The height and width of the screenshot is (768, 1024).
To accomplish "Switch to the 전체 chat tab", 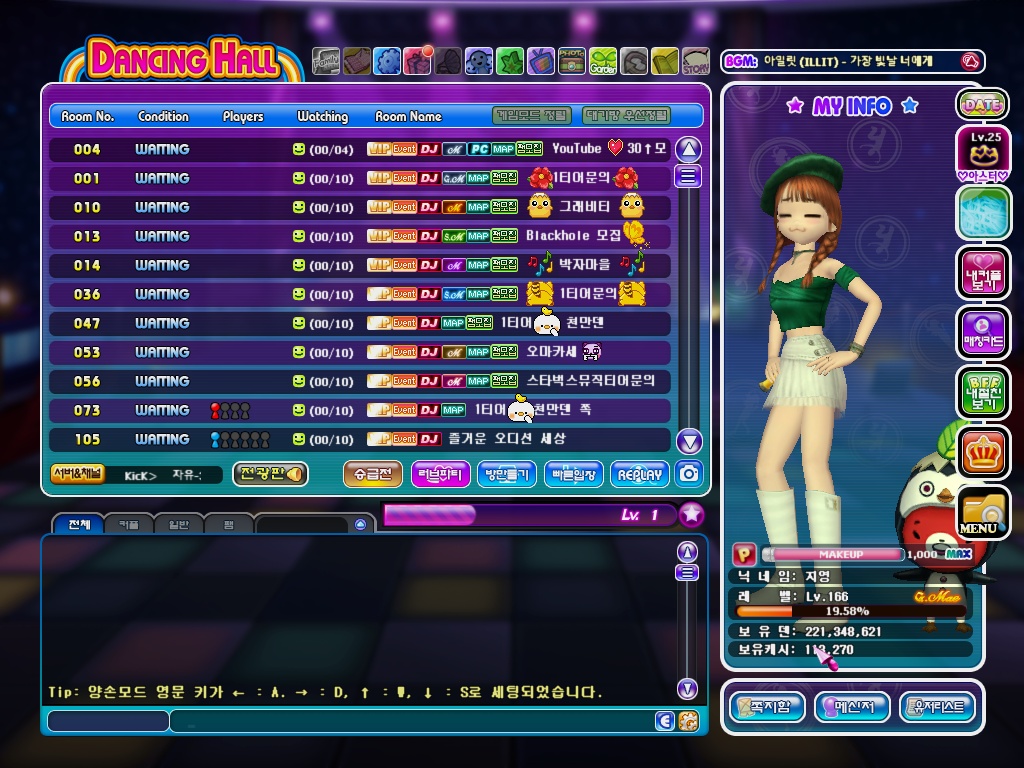I will (x=80, y=524).
